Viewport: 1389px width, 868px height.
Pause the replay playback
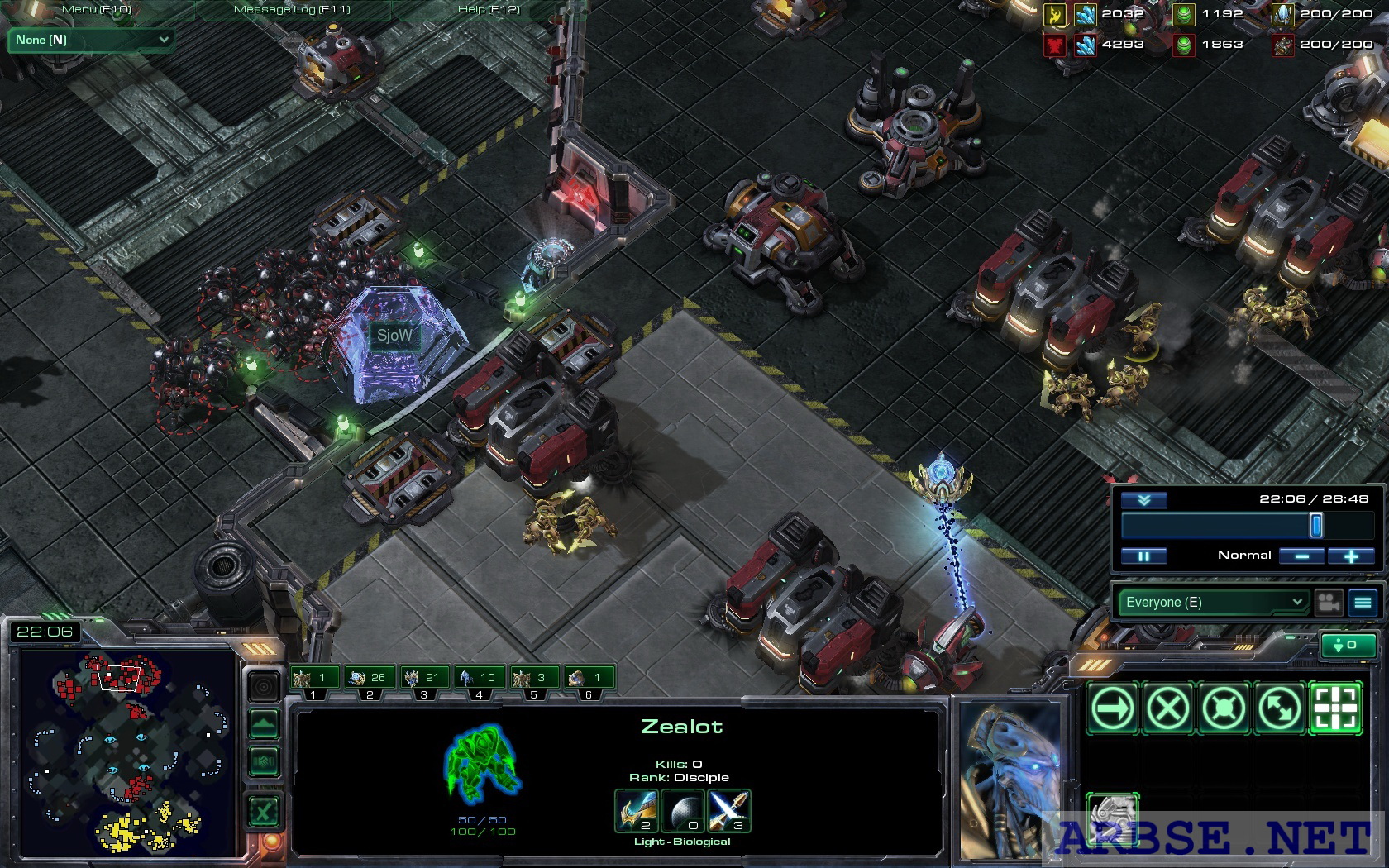coord(1143,556)
